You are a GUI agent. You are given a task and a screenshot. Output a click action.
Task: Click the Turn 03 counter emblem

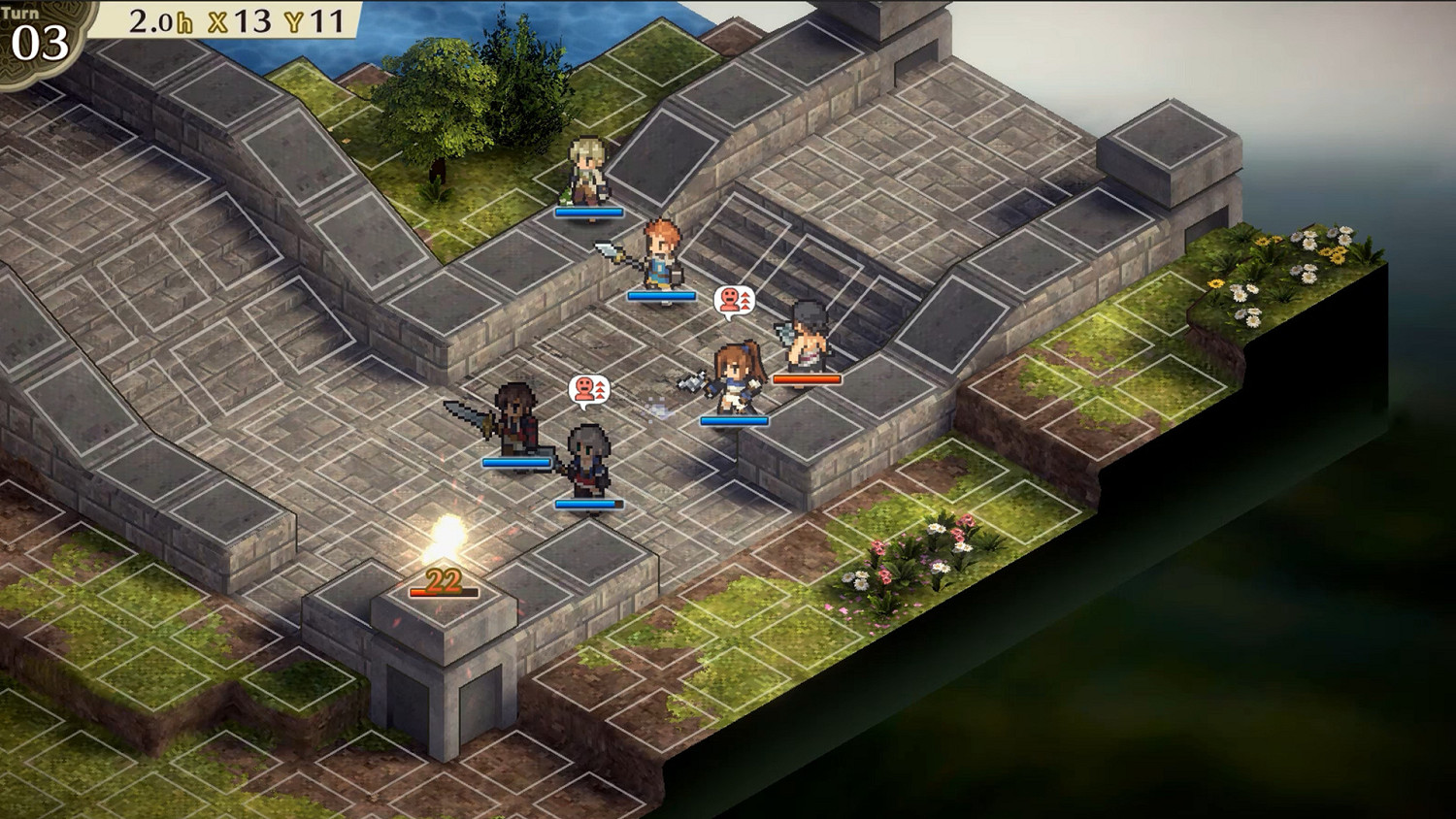tap(39, 29)
